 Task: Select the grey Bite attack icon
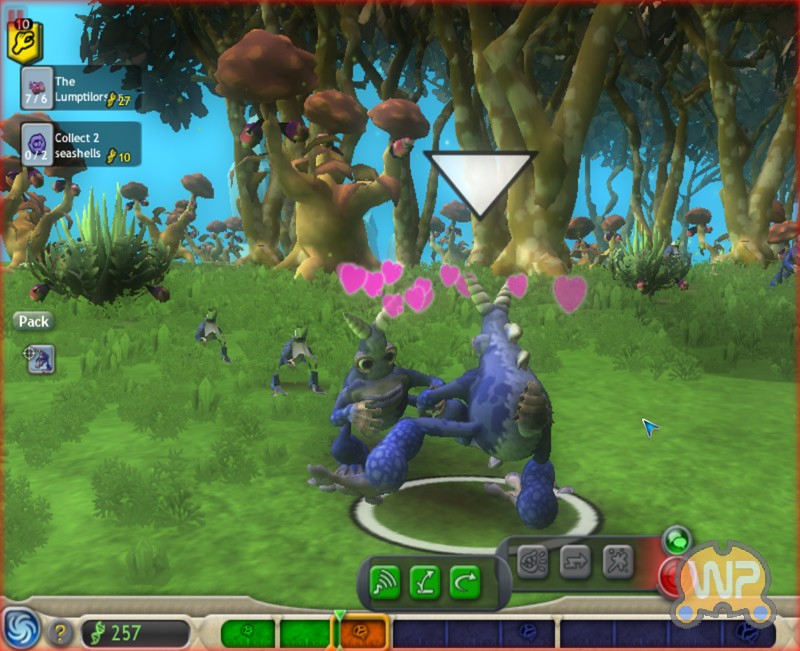(533, 562)
